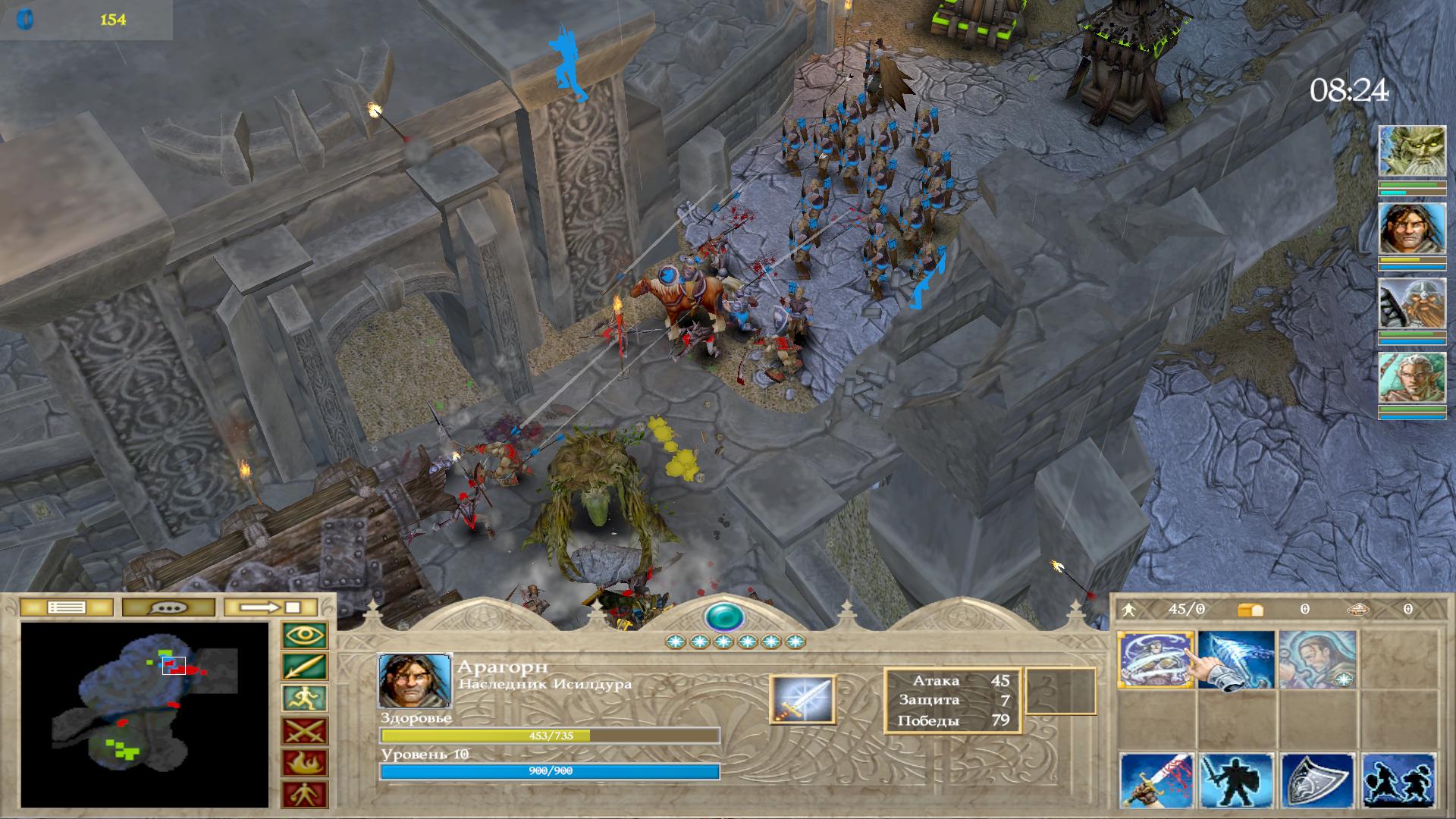
Task: Activate the red flame command
Action: click(304, 763)
